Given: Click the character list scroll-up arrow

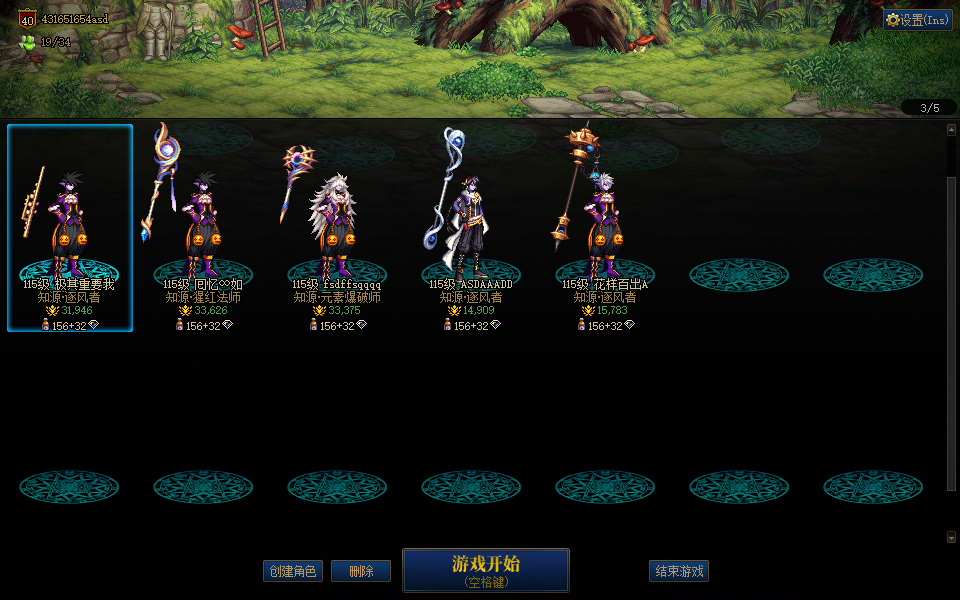Looking at the screenshot, I should tap(951, 129).
